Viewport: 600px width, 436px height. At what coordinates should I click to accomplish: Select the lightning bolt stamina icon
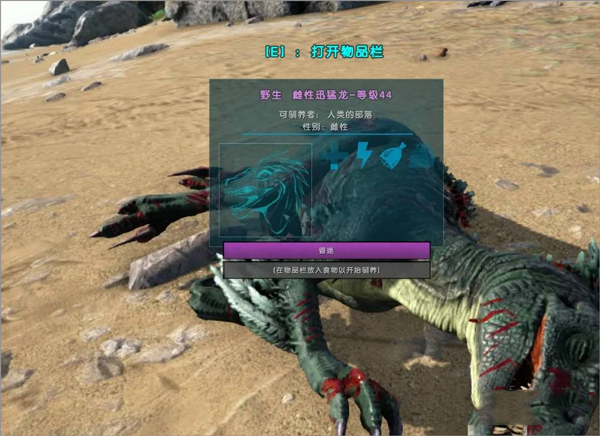[364, 154]
